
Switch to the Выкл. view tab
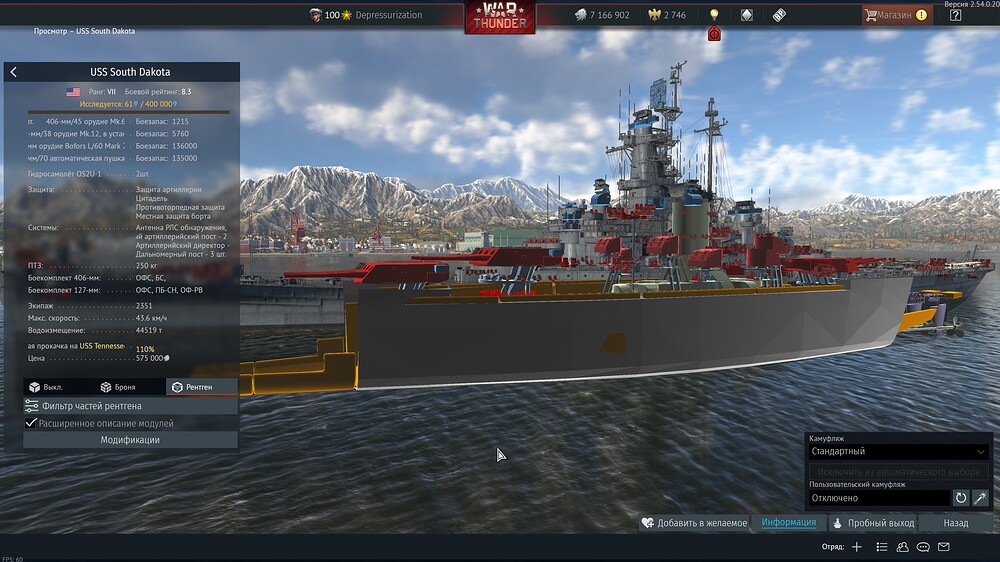[46, 387]
